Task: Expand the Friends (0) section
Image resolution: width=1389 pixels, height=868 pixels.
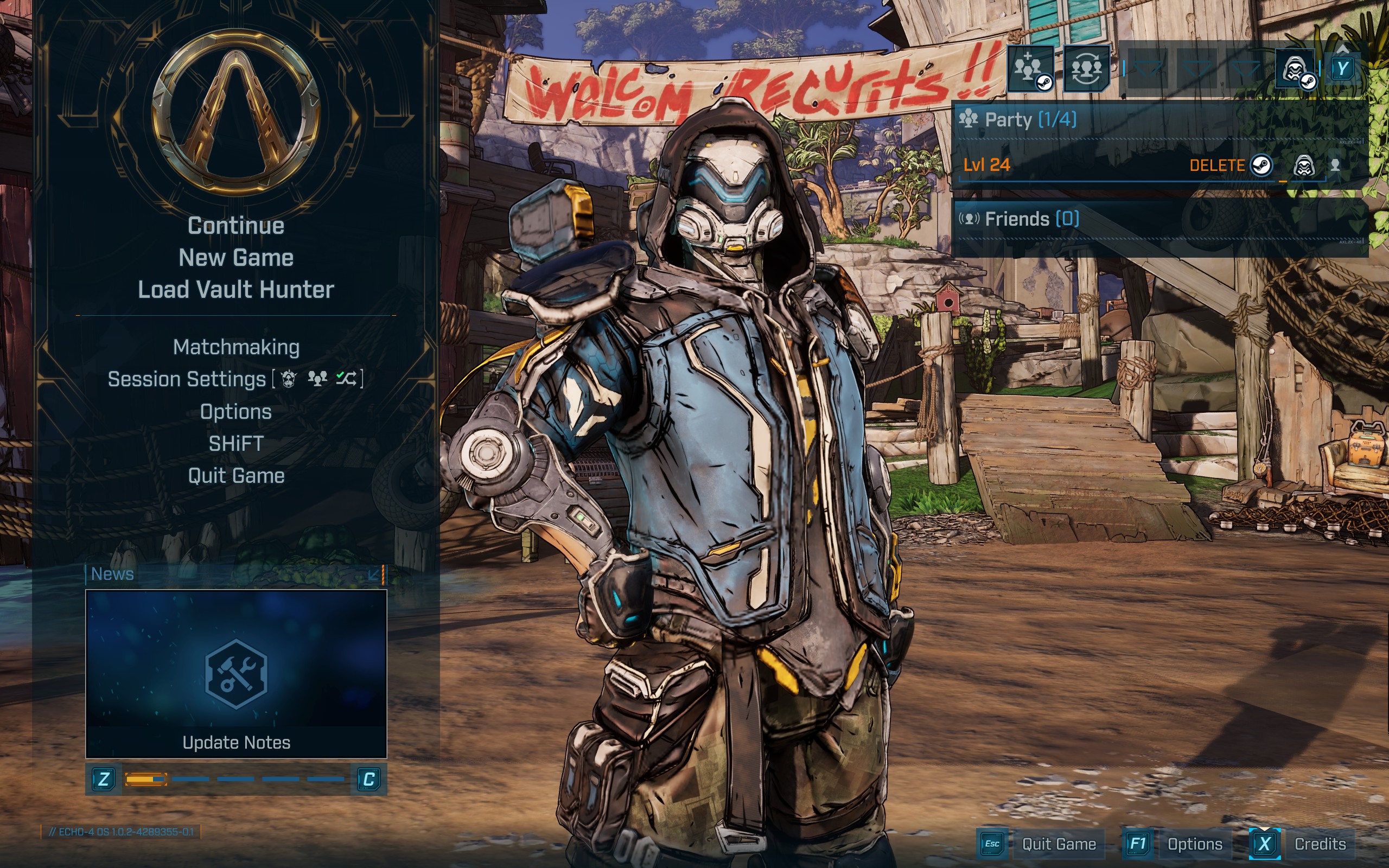Action: pos(1031,219)
